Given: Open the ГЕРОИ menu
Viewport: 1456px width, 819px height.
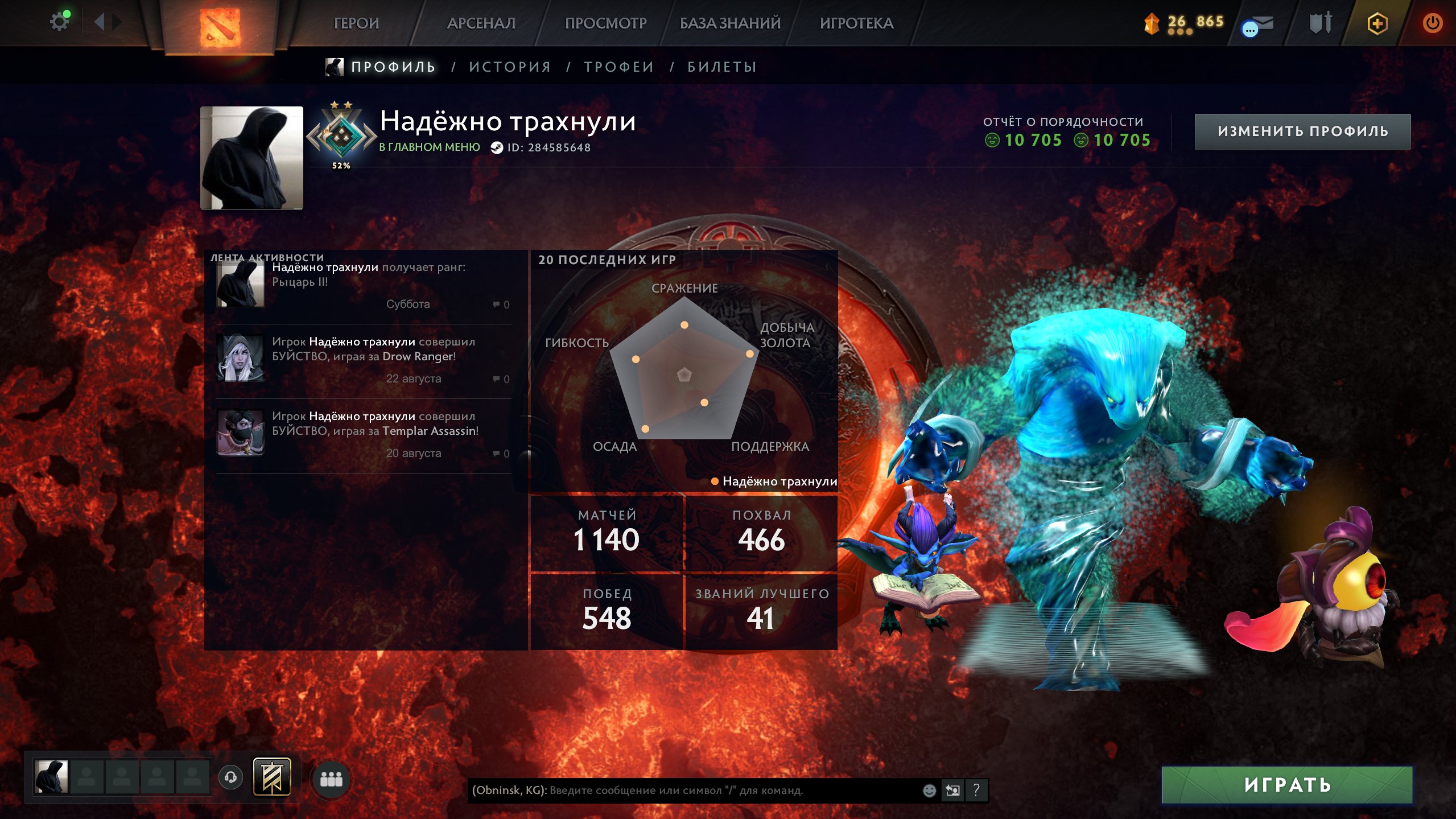Looking at the screenshot, I should (356, 23).
